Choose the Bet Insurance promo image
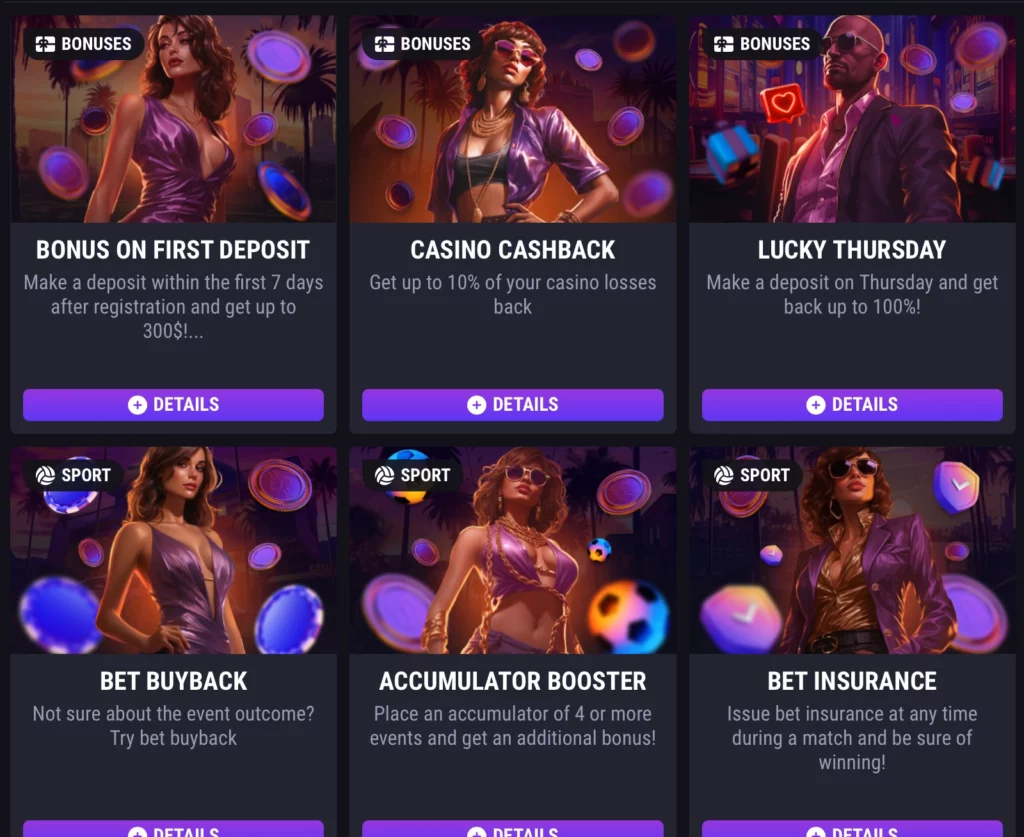Screen dimensions: 1024x837 [x=852, y=560]
